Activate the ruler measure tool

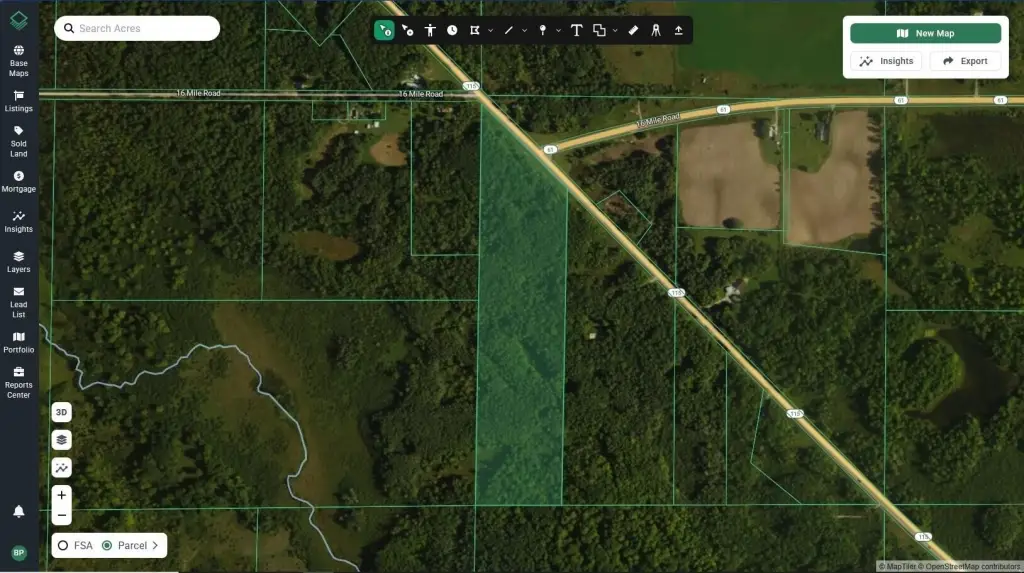click(x=633, y=30)
